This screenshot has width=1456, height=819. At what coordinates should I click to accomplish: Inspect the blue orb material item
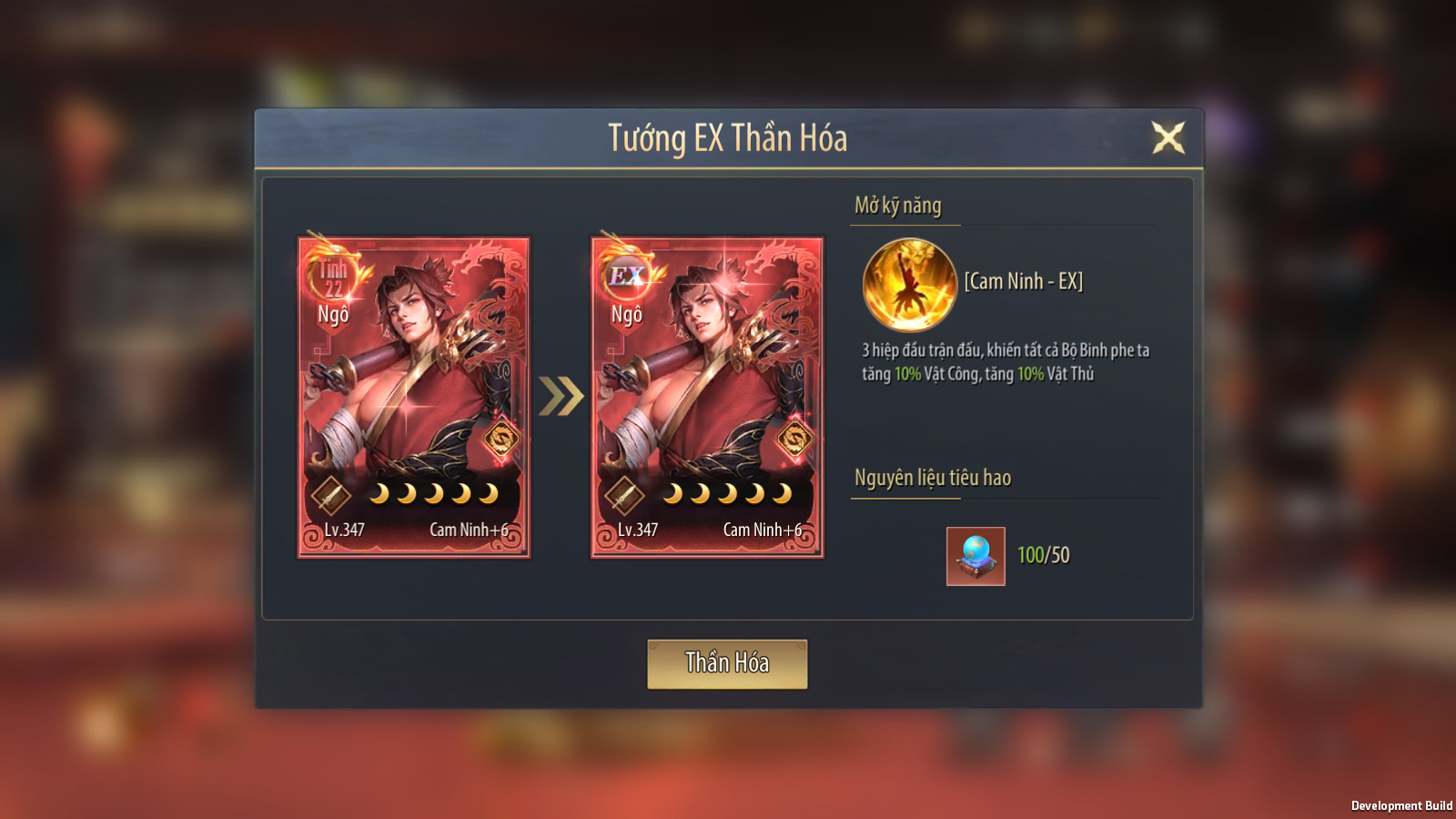[x=976, y=556]
